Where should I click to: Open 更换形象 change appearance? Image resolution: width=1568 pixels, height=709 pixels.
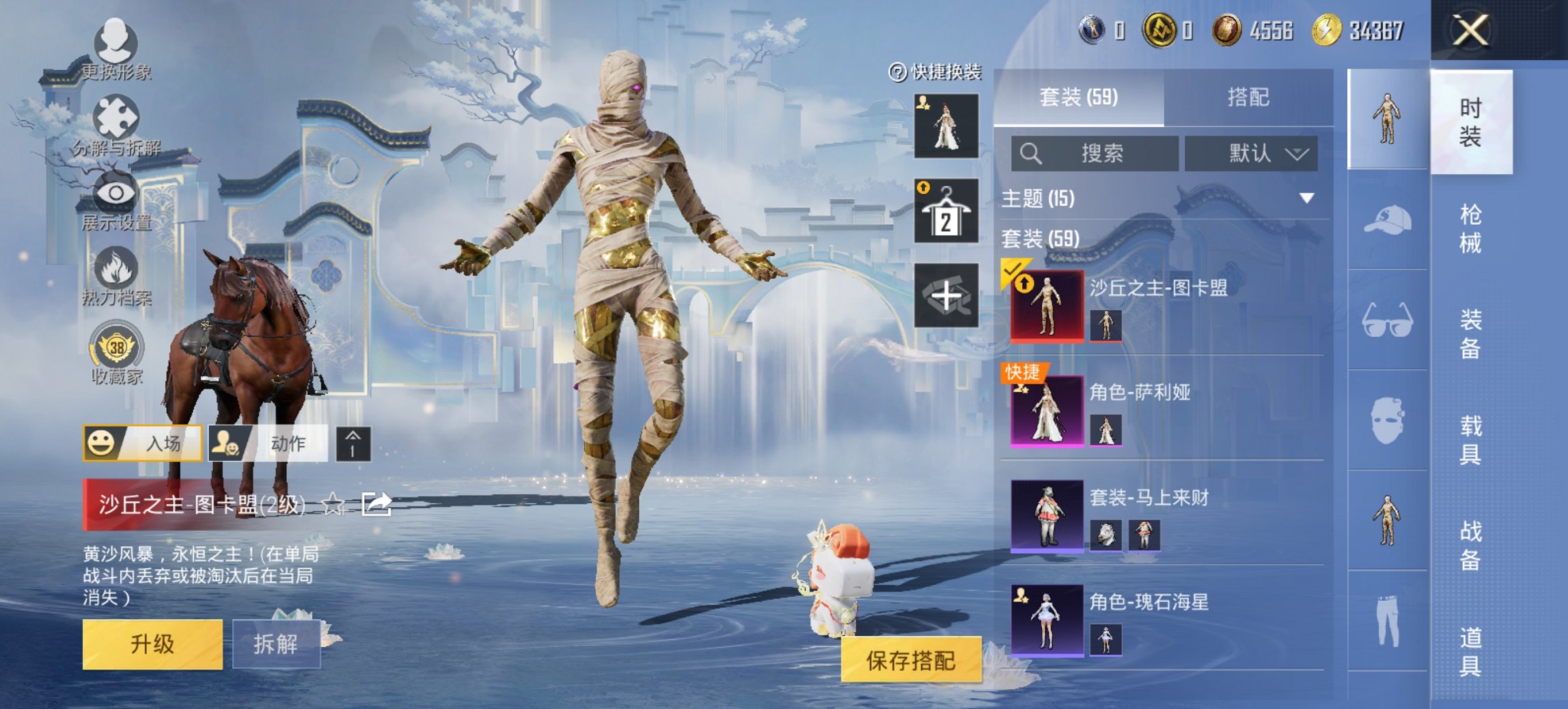pos(115,49)
